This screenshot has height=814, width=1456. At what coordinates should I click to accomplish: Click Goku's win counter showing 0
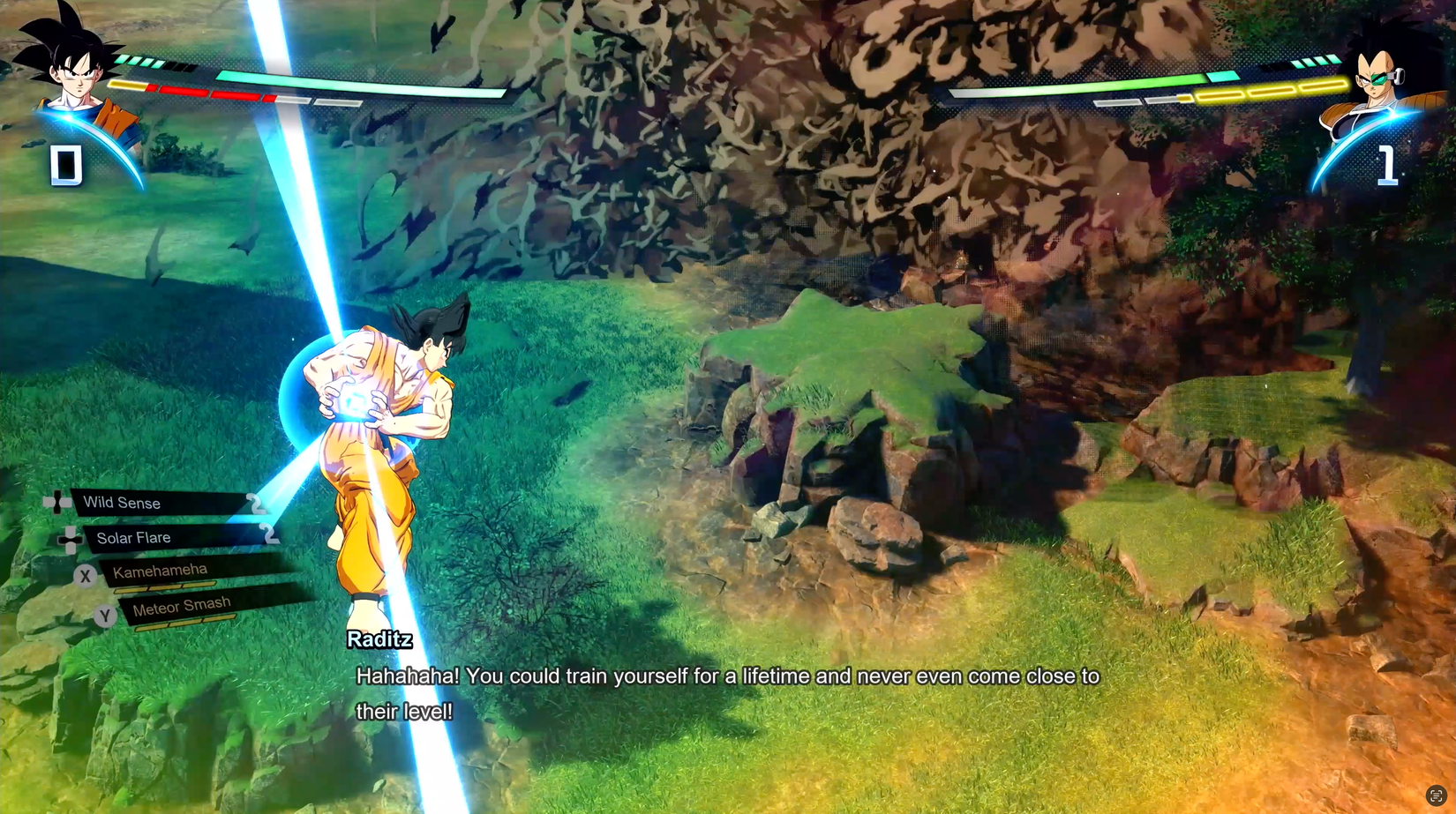point(65,162)
